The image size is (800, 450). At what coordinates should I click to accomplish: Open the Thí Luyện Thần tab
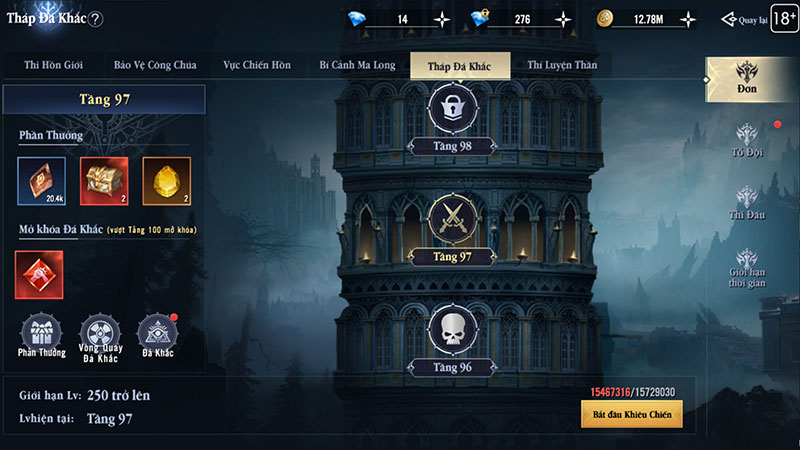click(562, 66)
